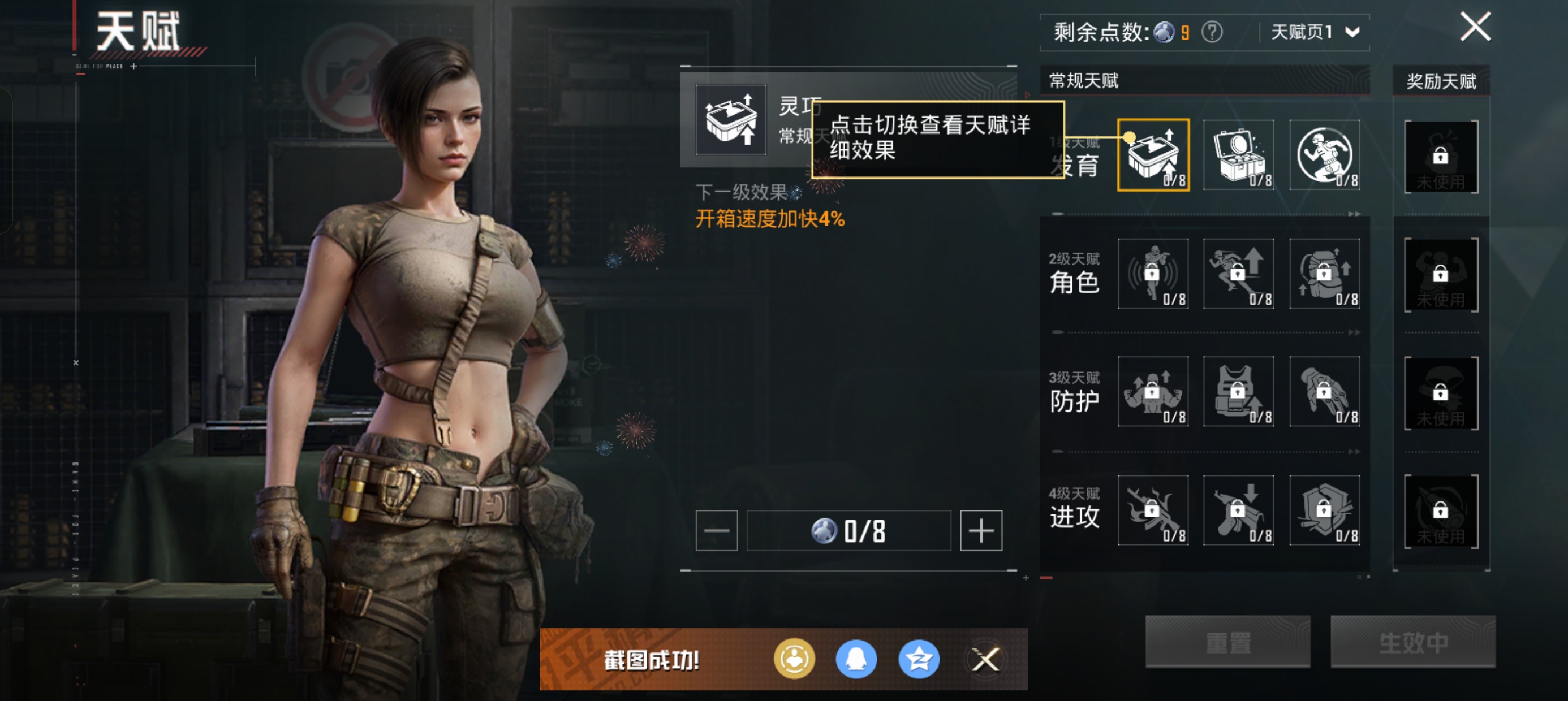Image resolution: width=1568 pixels, height=701 pixels.
Task: Select the locked hexagon shield talent in 进攻 row
Action: [x=1325, y=510]
